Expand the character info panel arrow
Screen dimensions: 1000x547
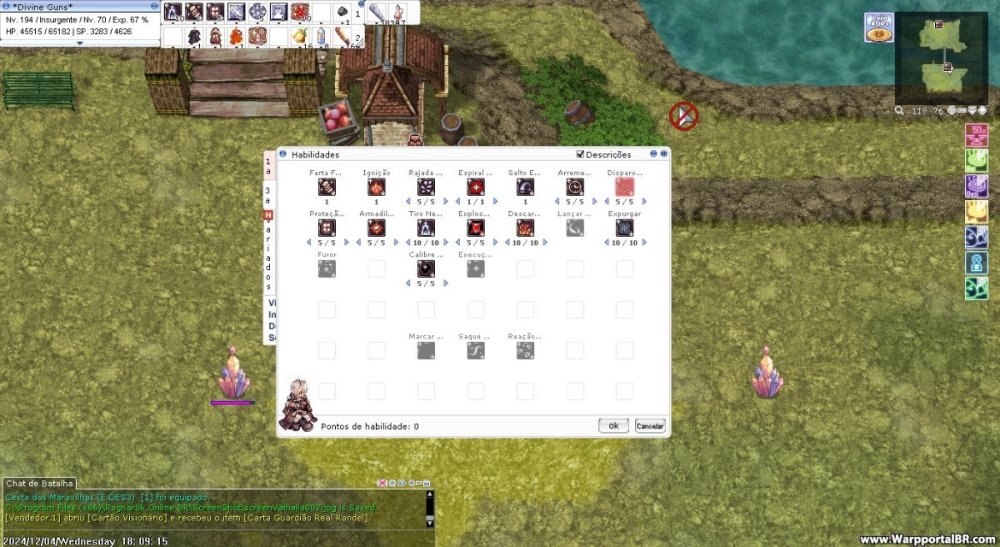80,43
